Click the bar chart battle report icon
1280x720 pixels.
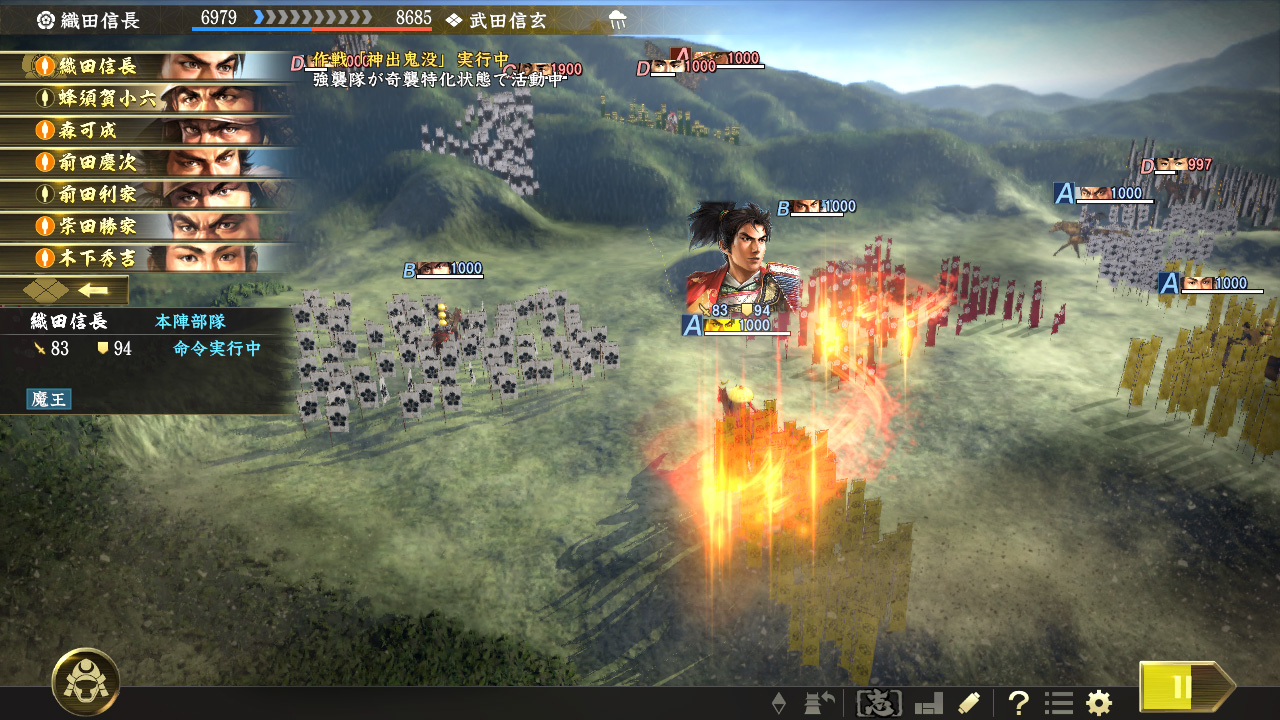coord(928,702)
